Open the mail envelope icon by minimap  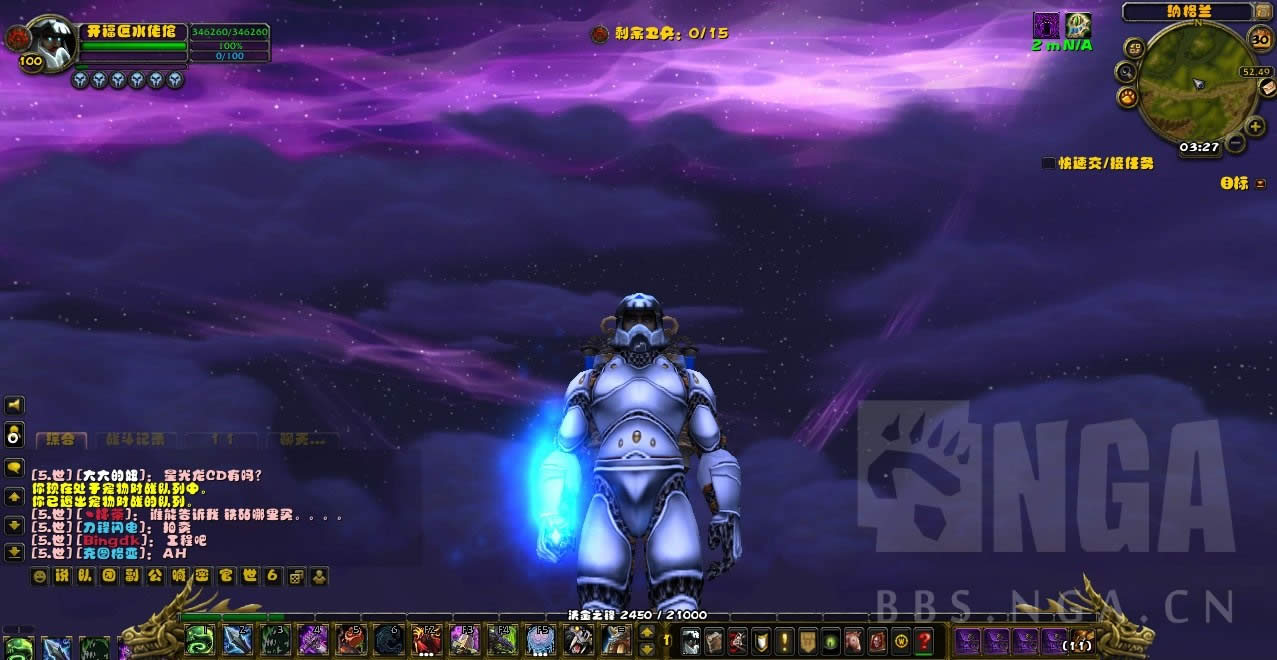[1267, 88]
